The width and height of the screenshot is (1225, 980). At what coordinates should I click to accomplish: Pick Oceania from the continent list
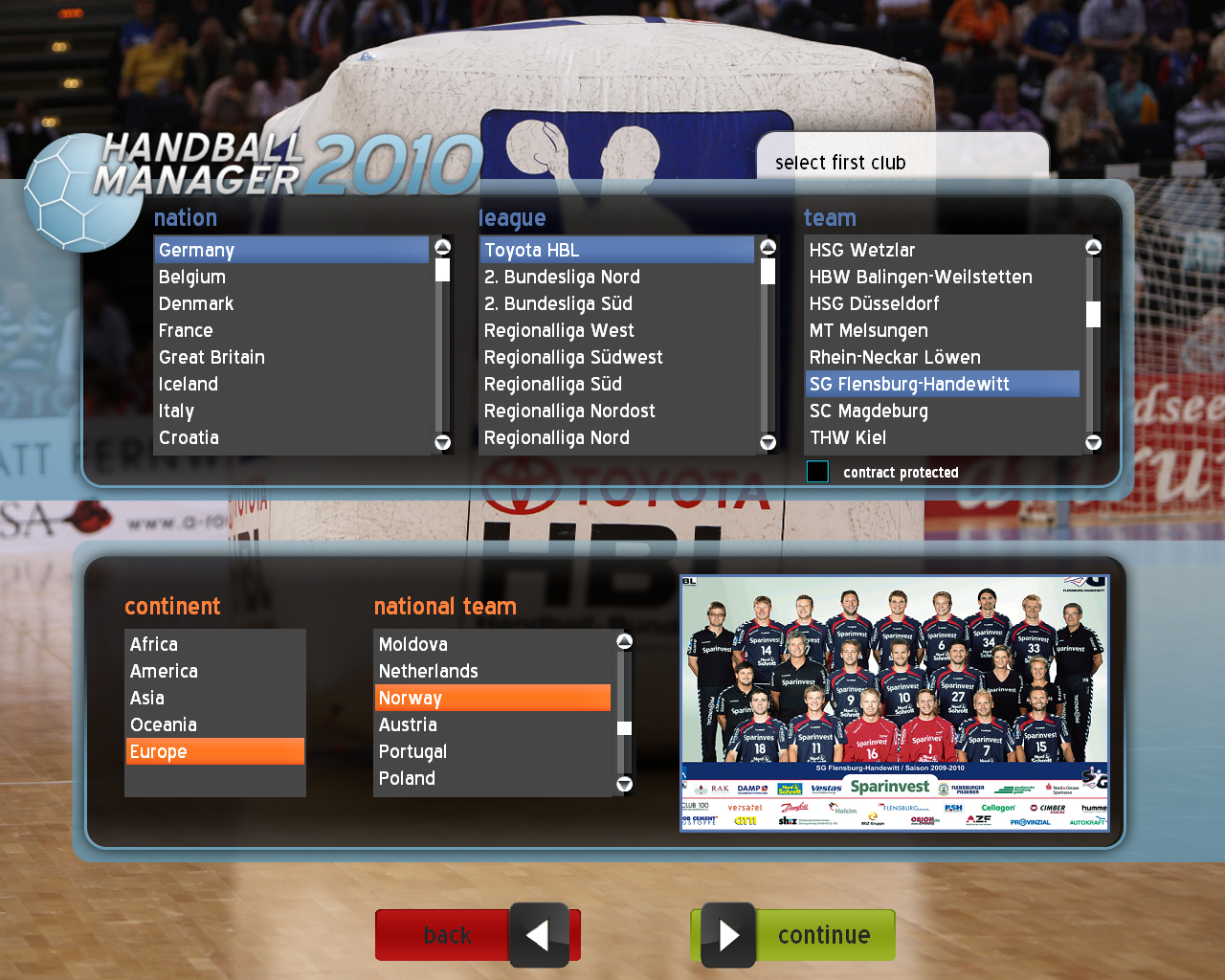click(164, 724)
